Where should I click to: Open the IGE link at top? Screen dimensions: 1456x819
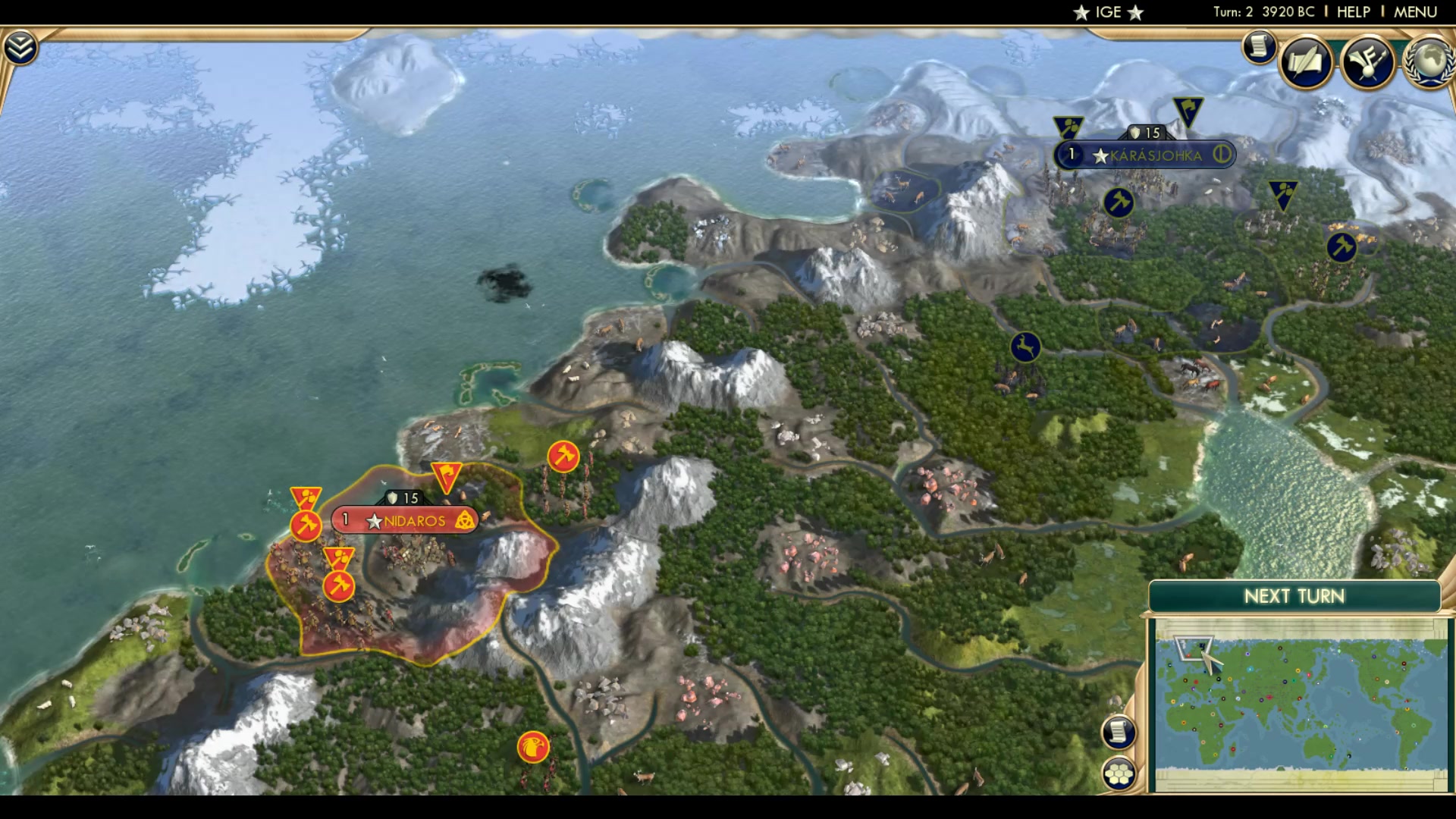coord(1107,11)
